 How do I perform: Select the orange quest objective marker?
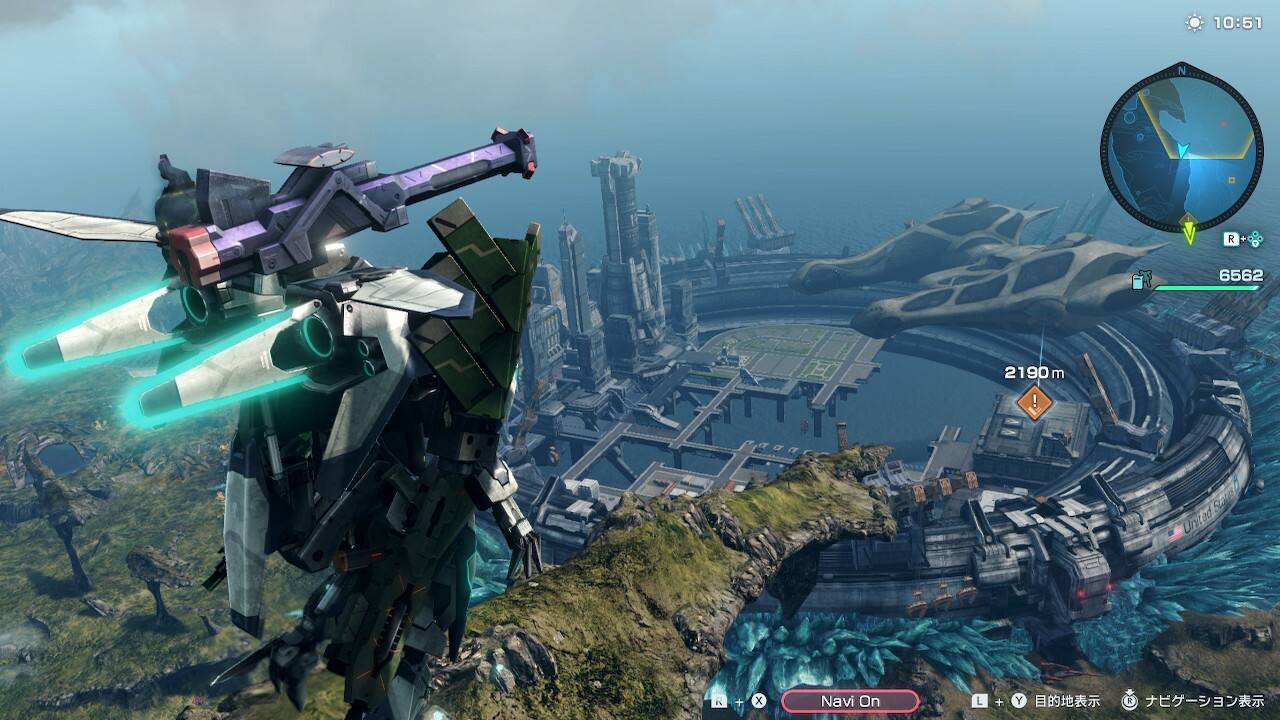coord(1034,403)
